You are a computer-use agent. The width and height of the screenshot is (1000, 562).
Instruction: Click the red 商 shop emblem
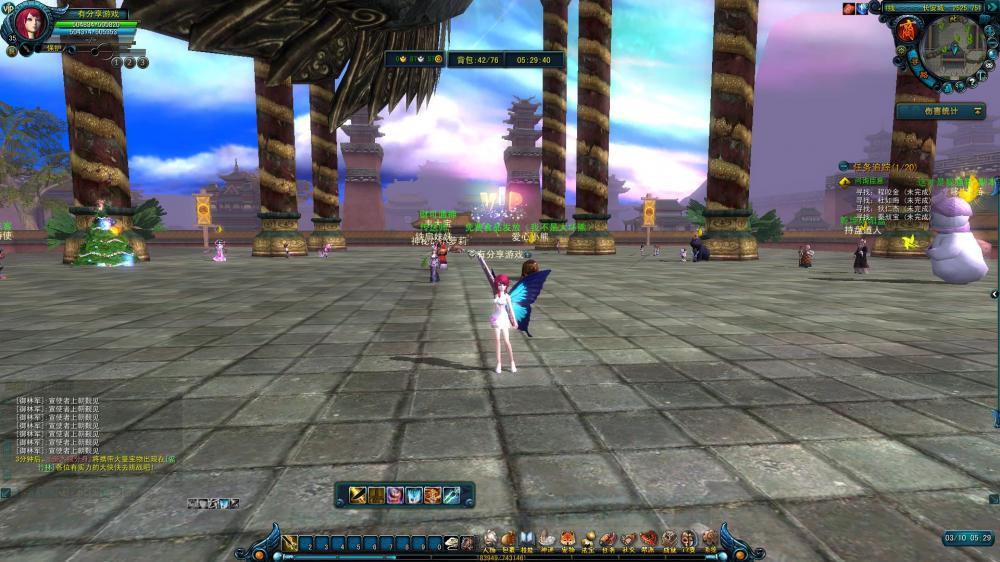[x=909, y=30]
